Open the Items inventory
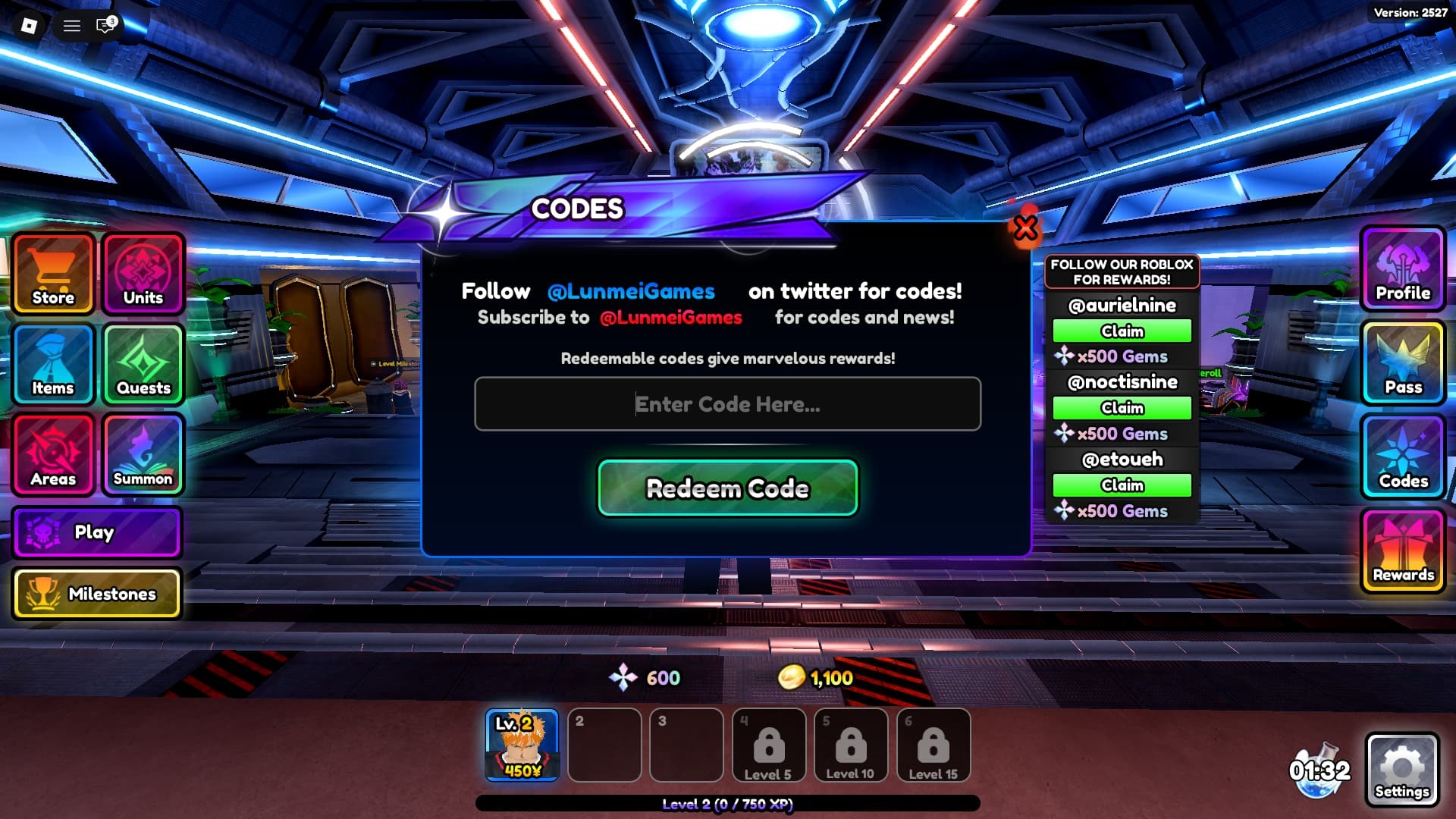The width and height of the screenshot is (1456, 819). coord(52,366)
